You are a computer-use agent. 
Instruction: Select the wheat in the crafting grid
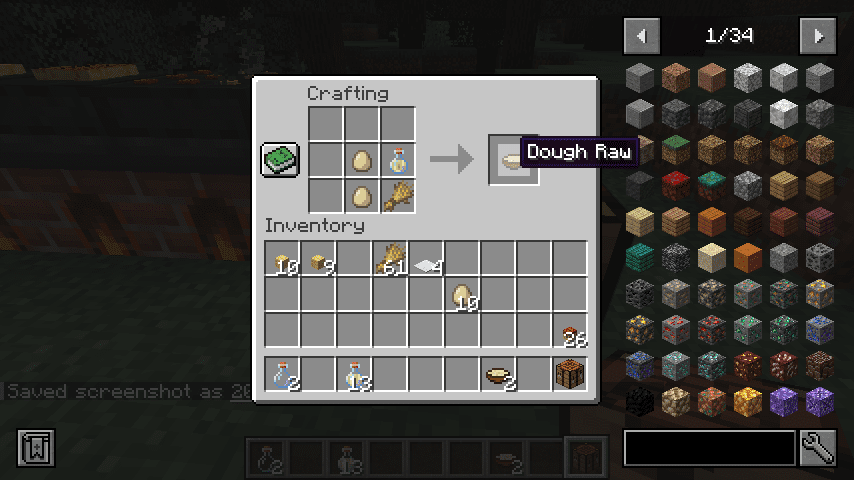pos(397,194)
